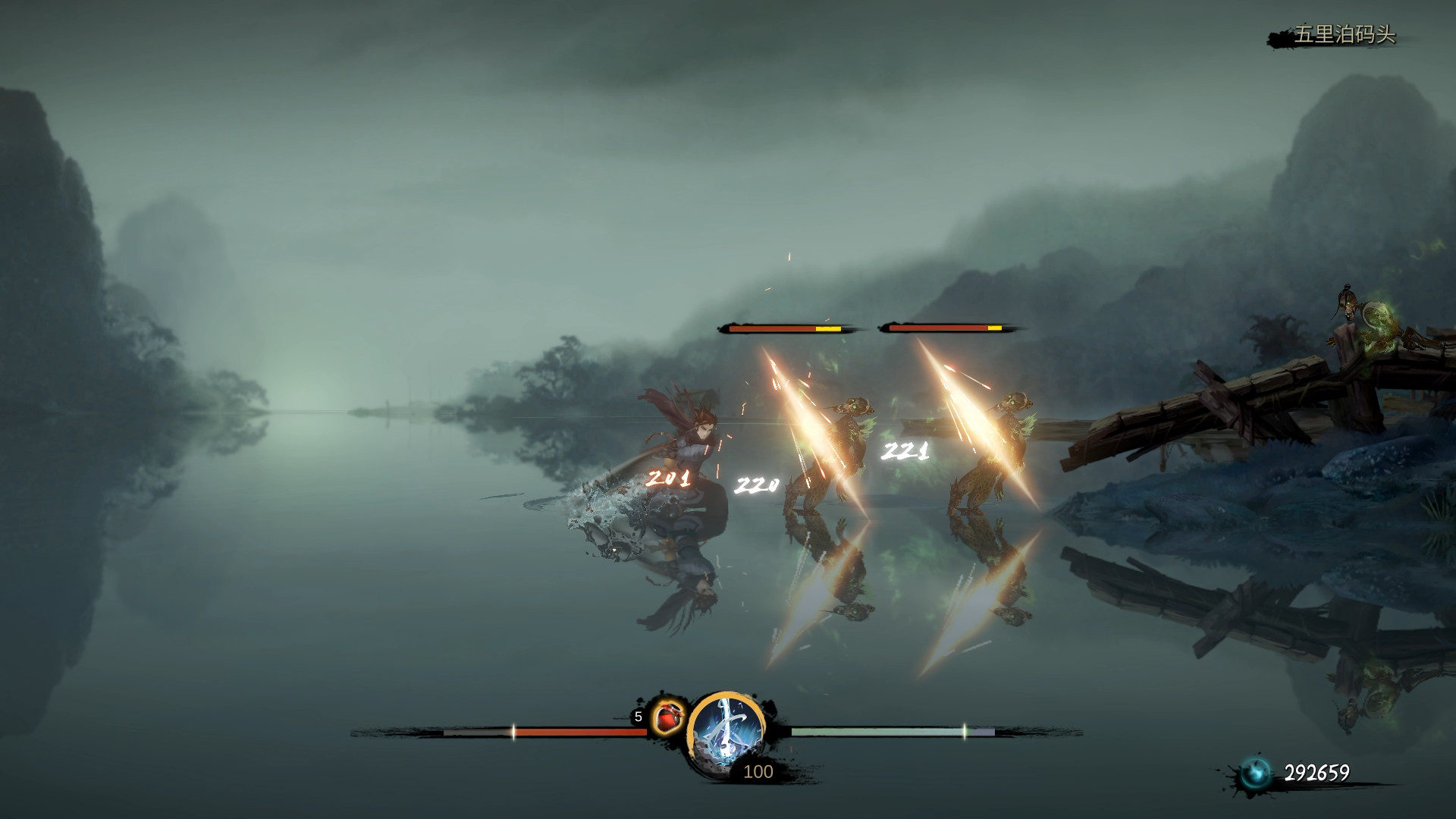
Task: Use the red healing gourd item
Action: click(x=668, y=717)
